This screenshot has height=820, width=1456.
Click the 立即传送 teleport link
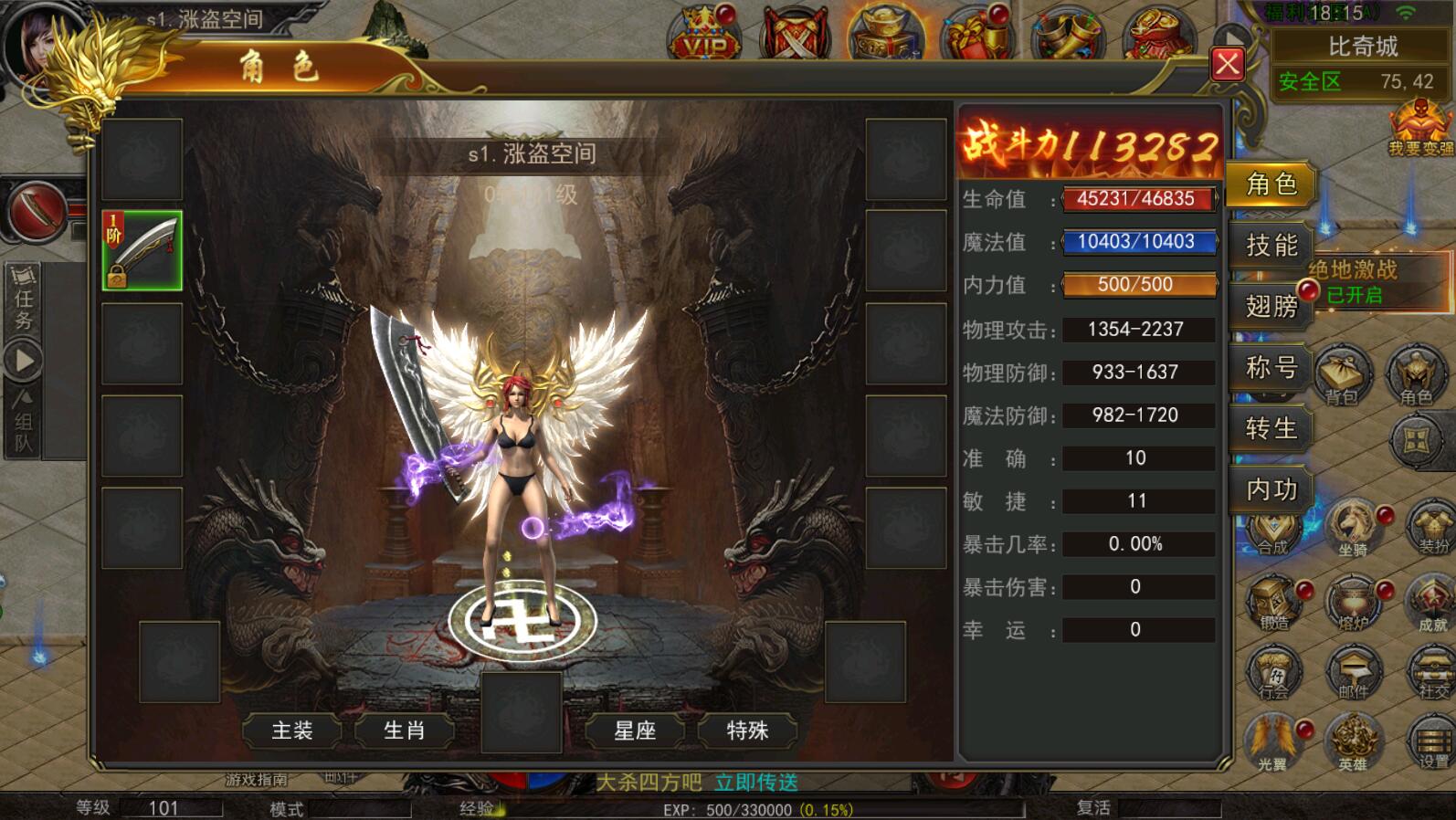coord(755,783)
